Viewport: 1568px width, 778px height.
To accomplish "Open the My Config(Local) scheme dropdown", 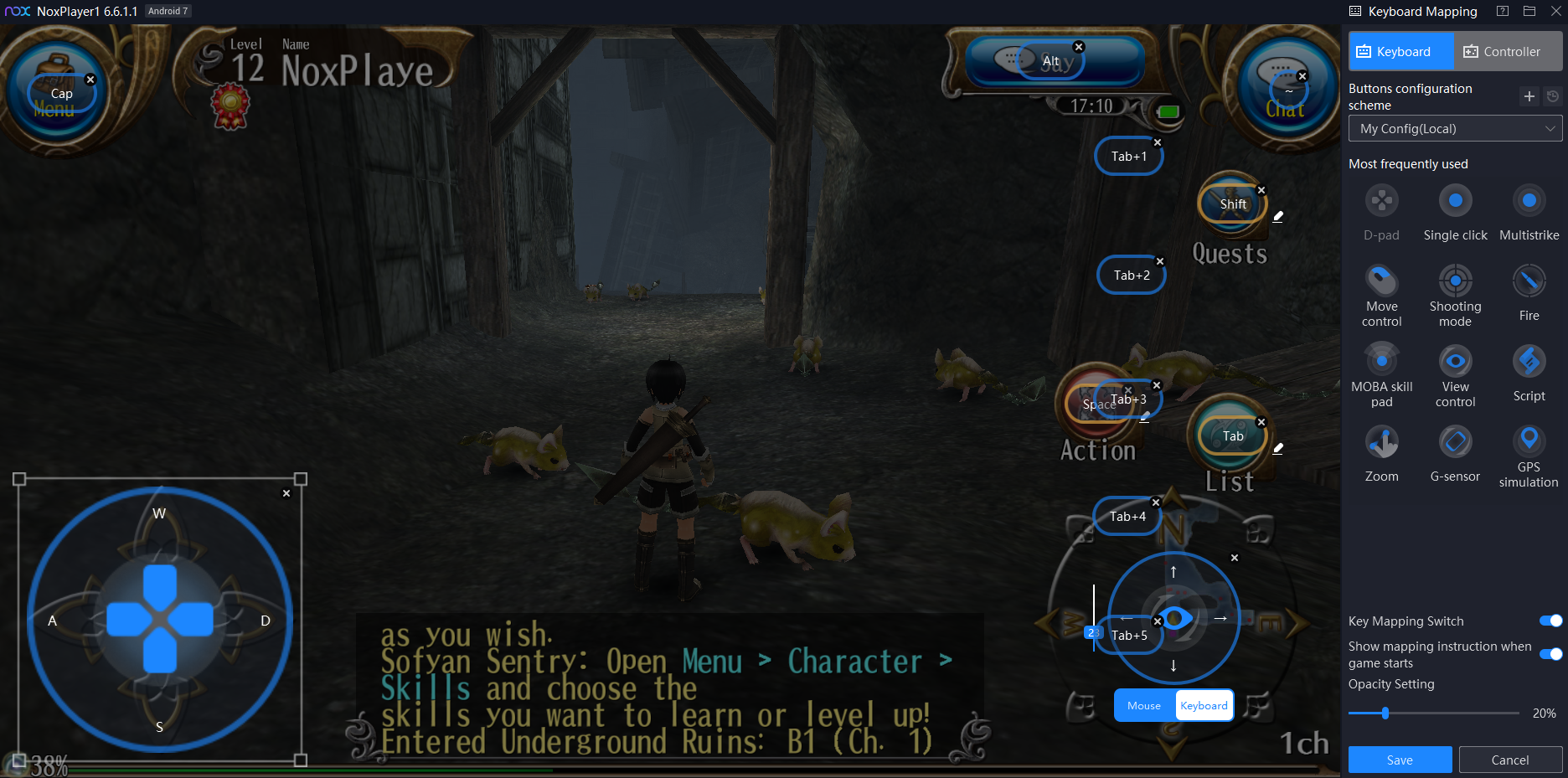I will point(1455,129).
